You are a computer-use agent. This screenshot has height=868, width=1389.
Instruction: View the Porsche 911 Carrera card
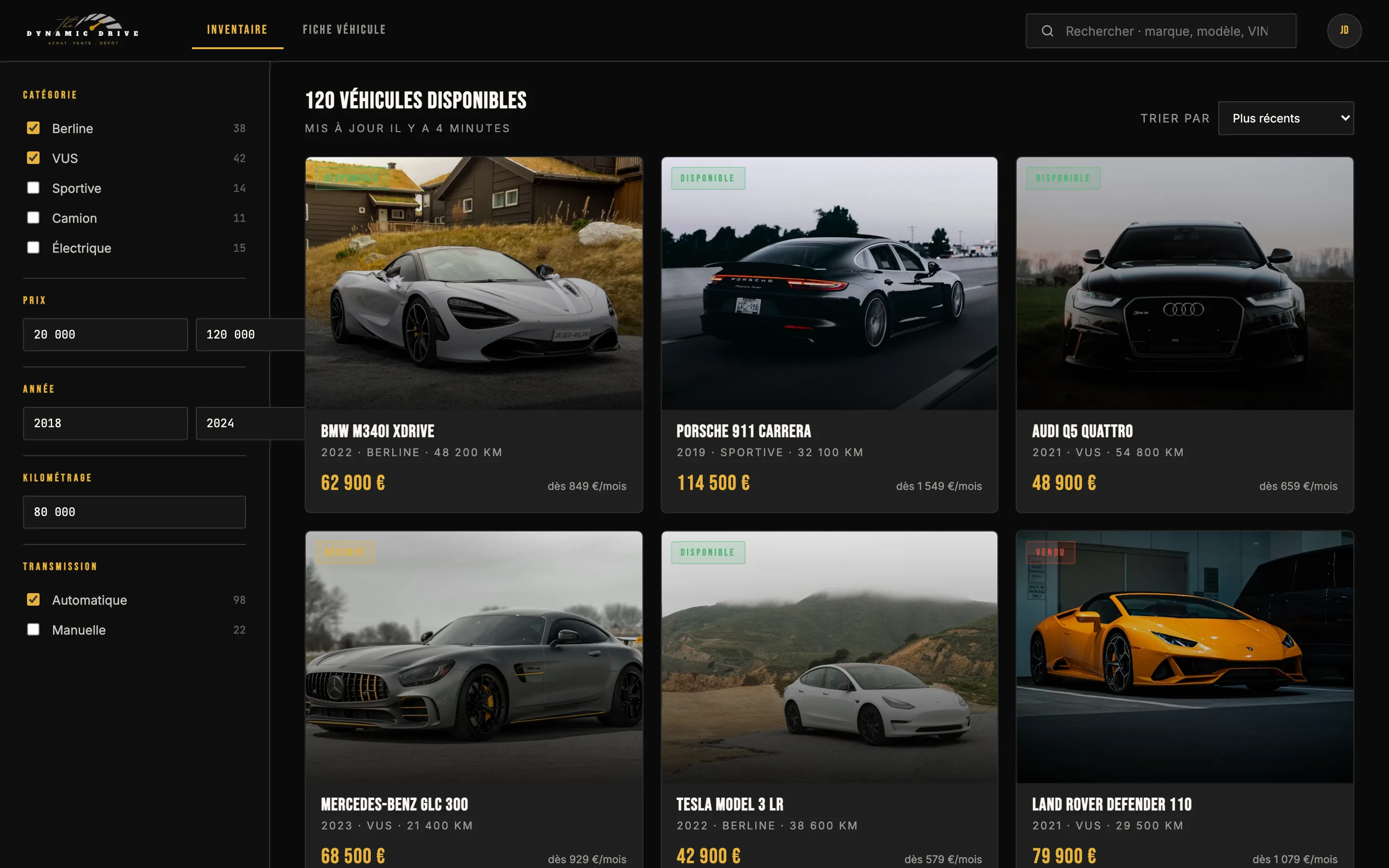click(829, 334)
